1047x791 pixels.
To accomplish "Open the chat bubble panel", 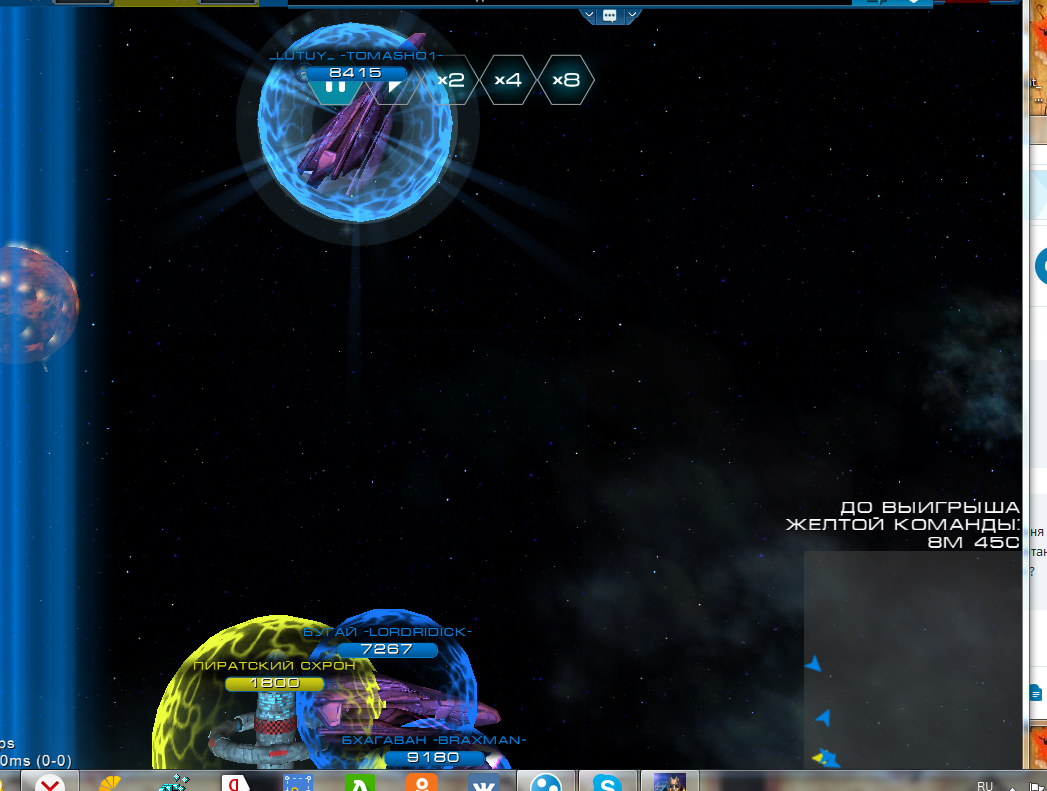I will [610, 15].
